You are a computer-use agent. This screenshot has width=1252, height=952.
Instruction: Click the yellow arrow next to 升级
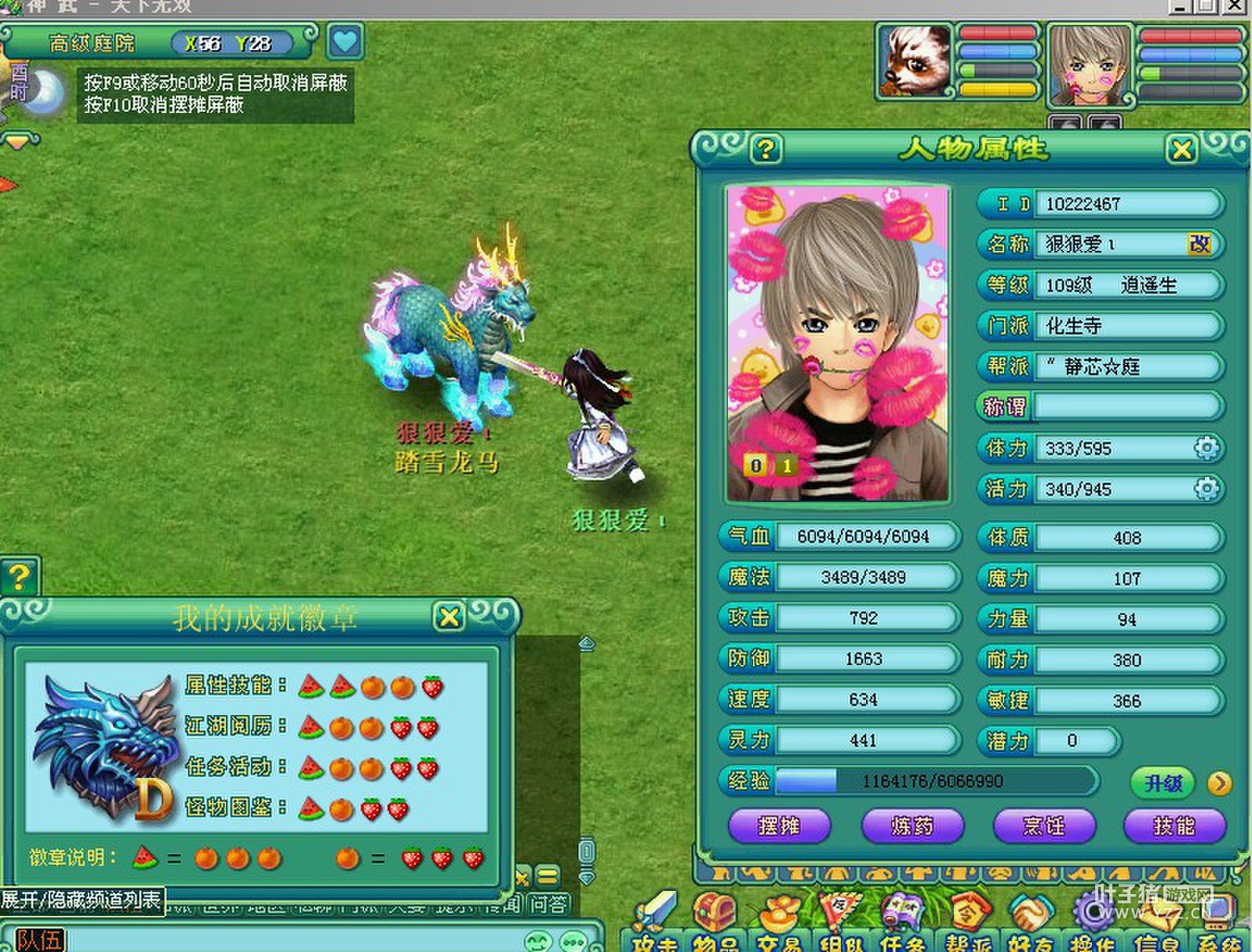point(1219,783)
